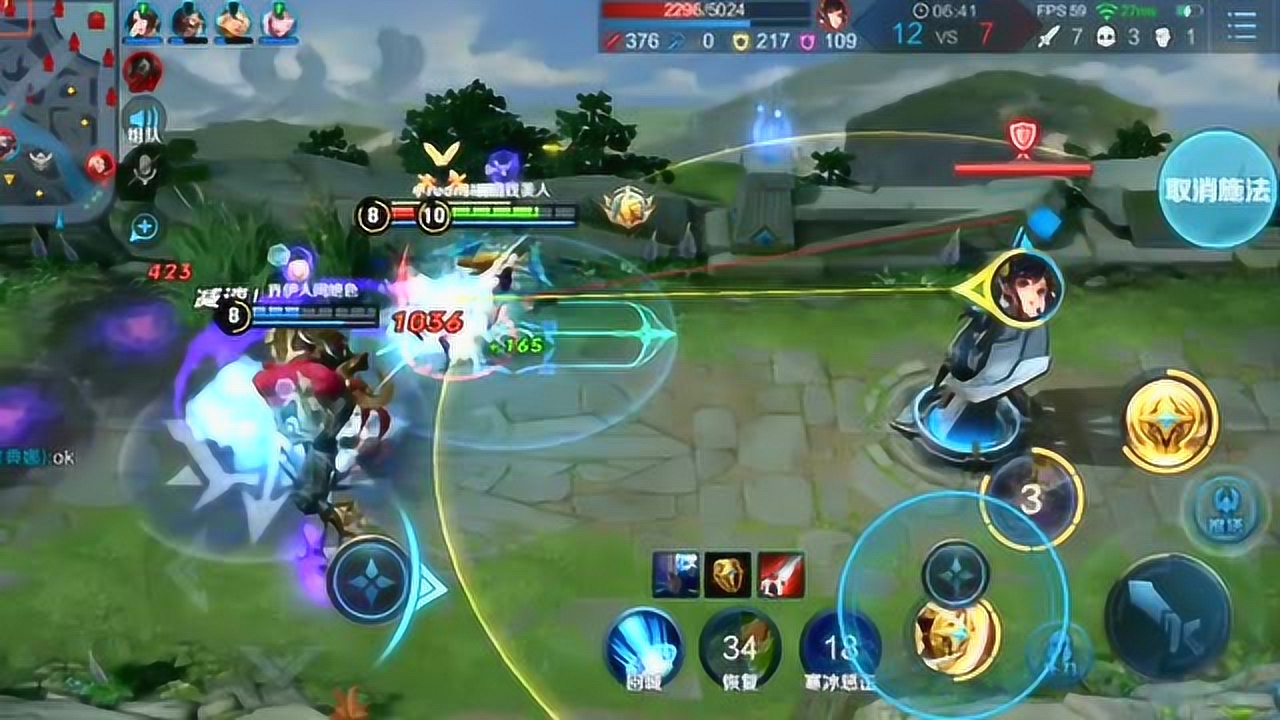Buy the recommended blue equipment item
1280x720 pixels.
[x=675, y=574]
